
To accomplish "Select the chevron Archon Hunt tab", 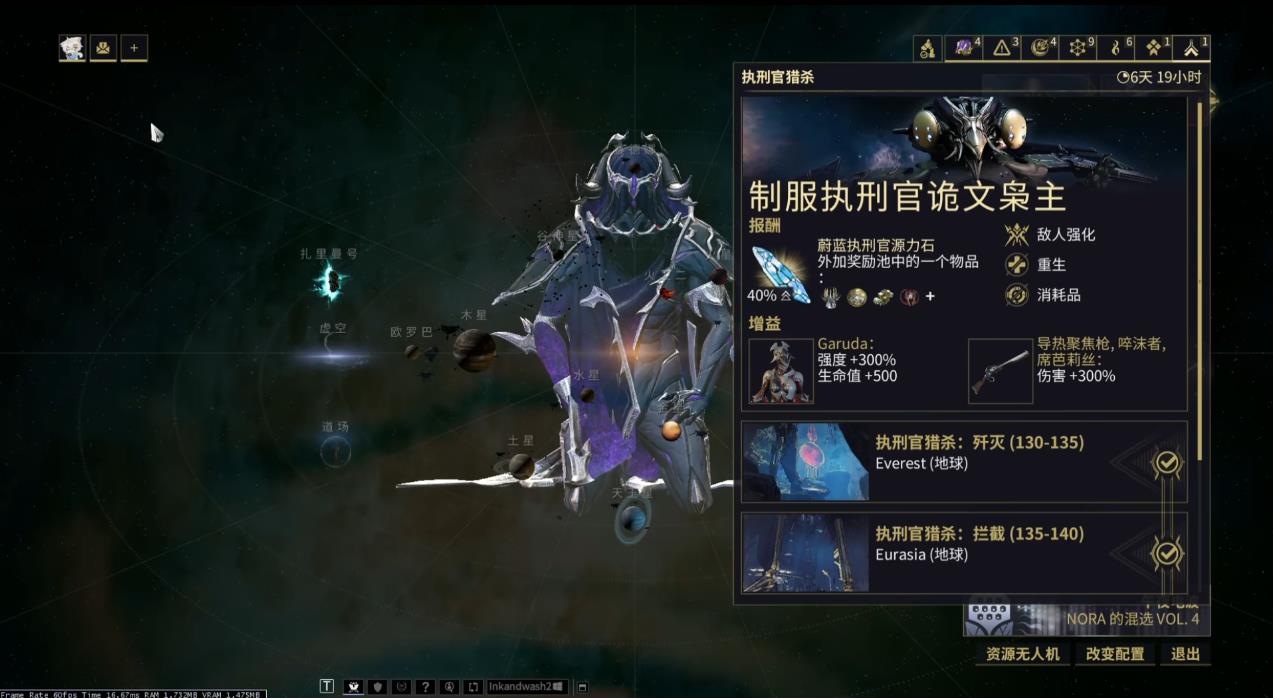I will [1192, 48].
